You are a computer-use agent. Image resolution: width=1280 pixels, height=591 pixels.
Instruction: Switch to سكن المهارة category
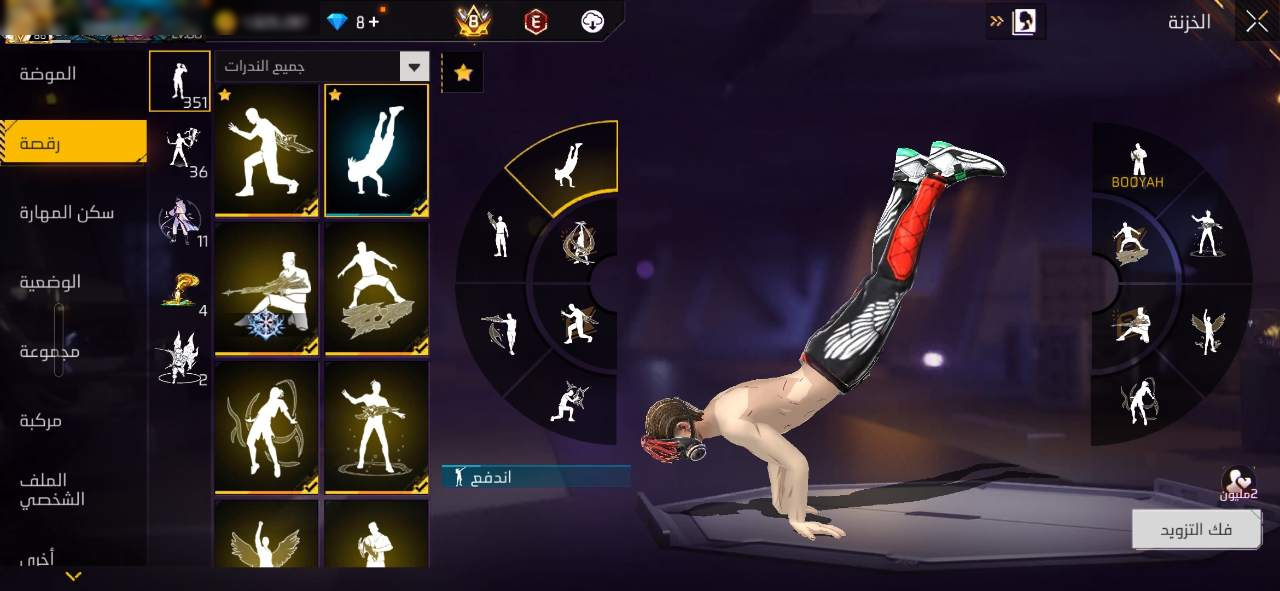click(x=67, y=212)
